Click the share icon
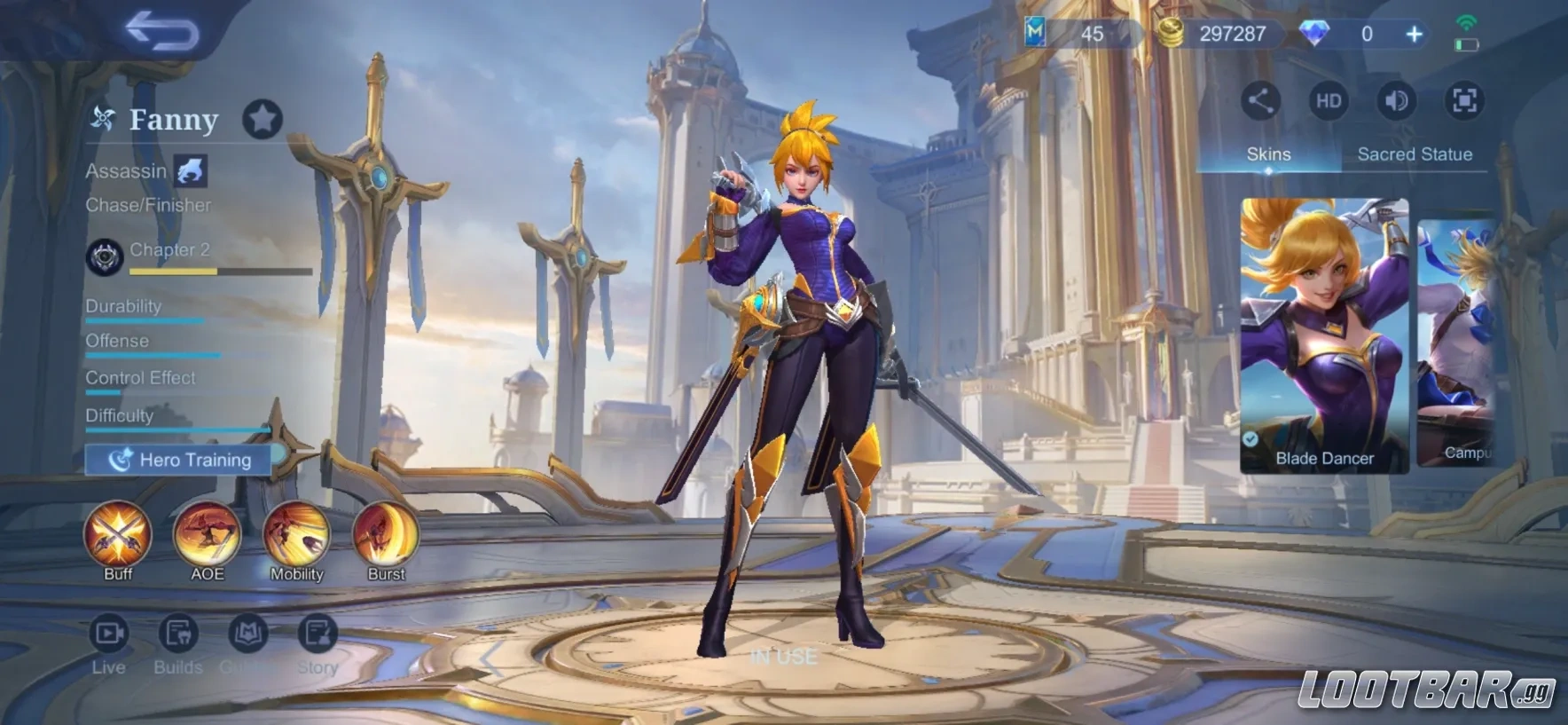The height and width of the screenshot is (725, 1568). coord(1260,100)
